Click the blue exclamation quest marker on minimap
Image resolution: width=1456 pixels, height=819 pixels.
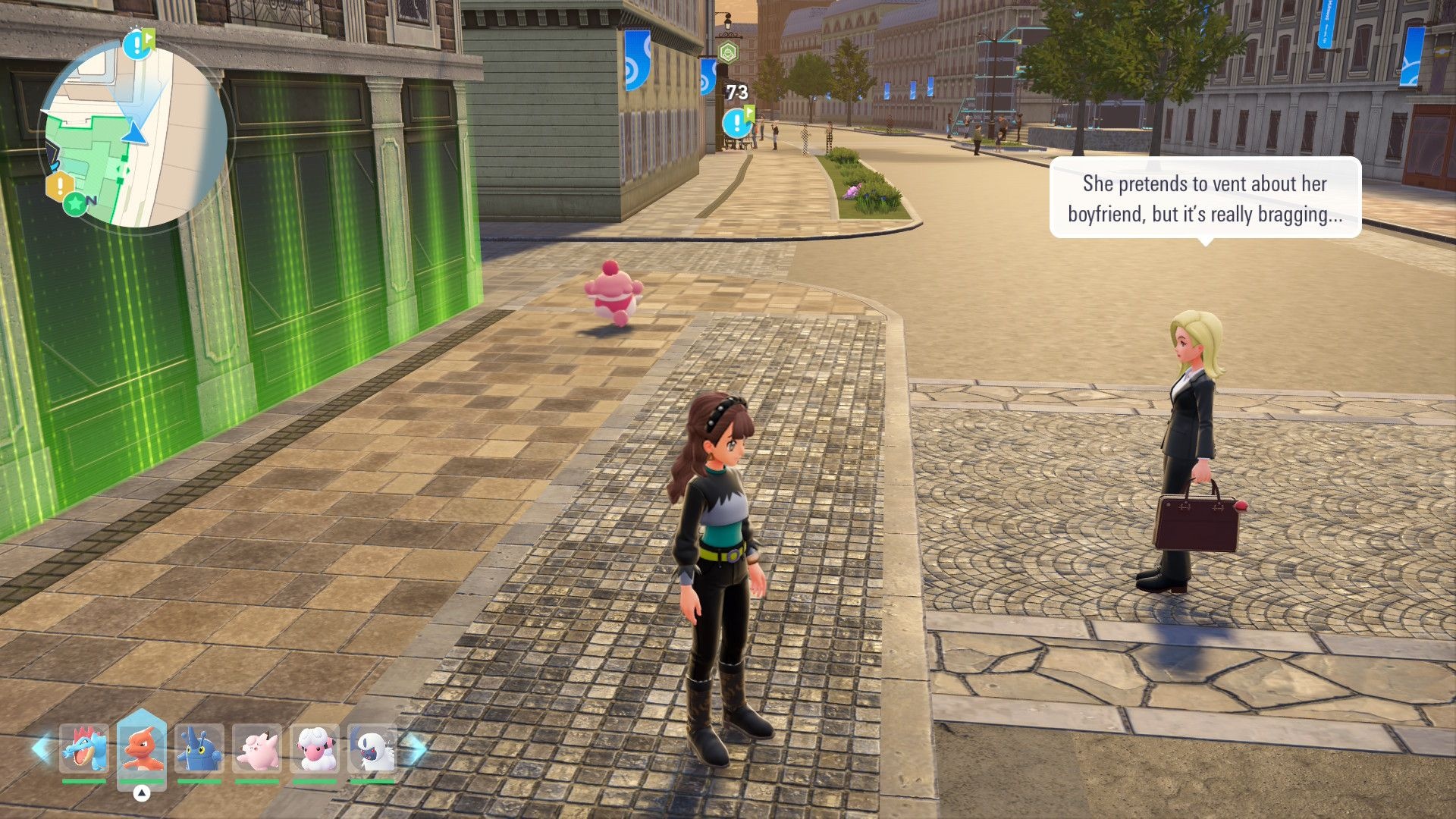[x=136, y=45]
